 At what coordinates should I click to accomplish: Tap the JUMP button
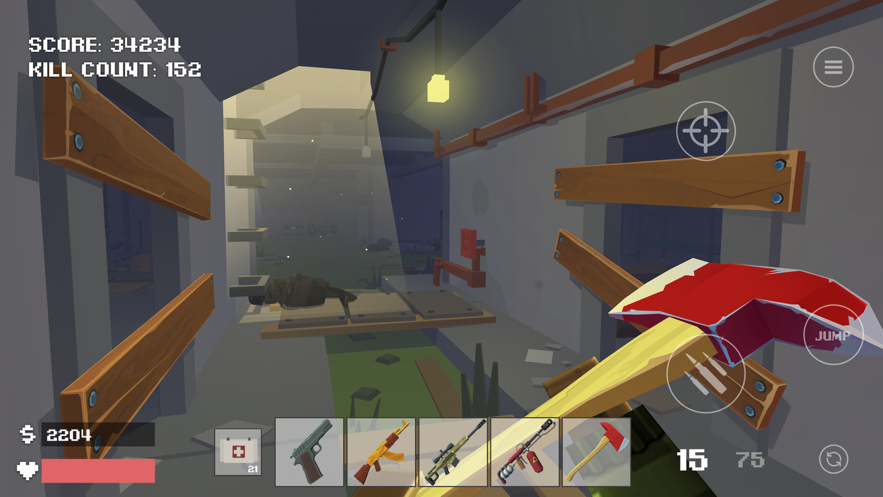tap(832, 336)
